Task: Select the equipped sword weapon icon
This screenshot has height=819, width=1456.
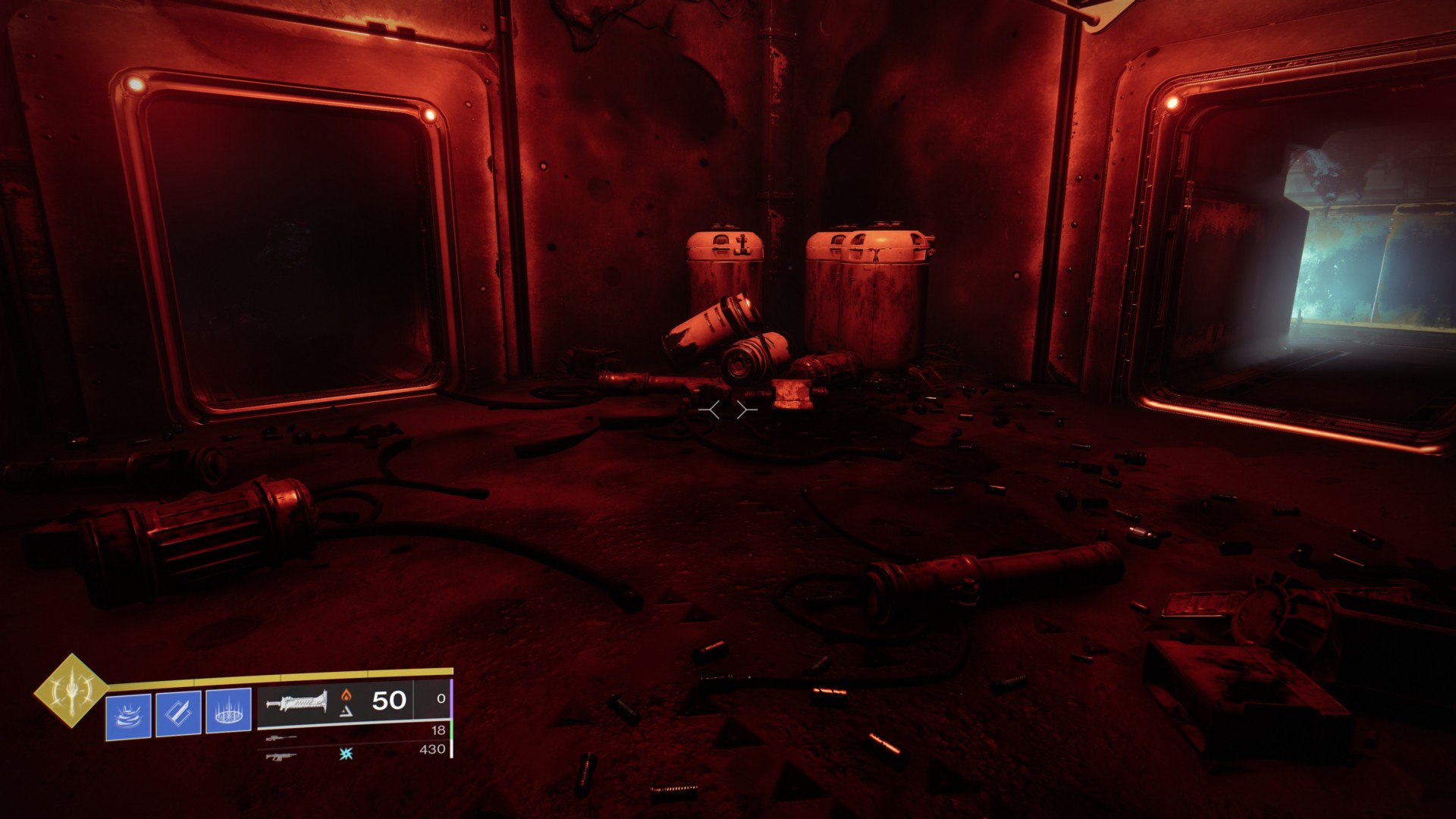Action: tap(297, 701)
